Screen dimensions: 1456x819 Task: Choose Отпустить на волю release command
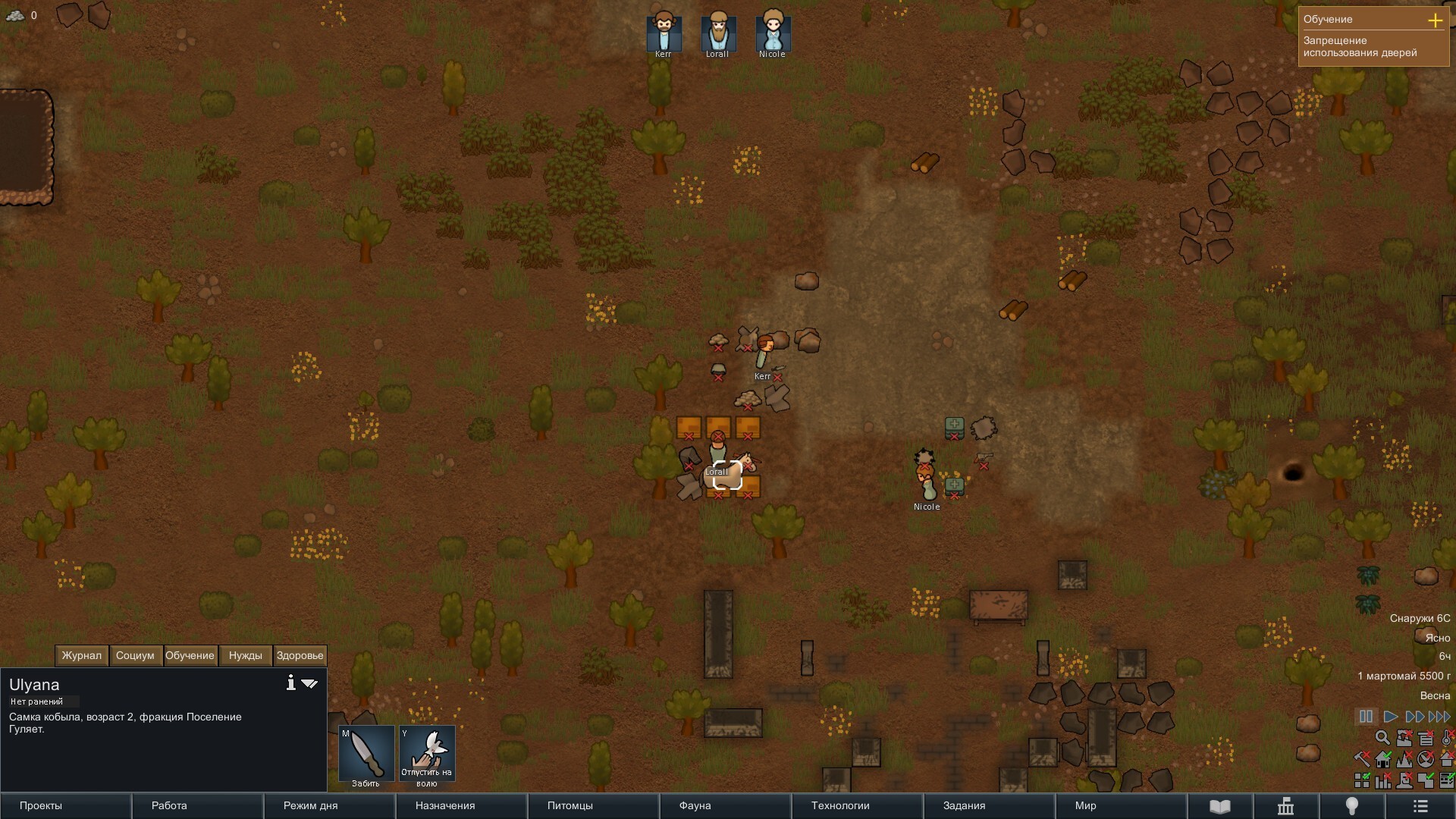click(x=427, y=754)
